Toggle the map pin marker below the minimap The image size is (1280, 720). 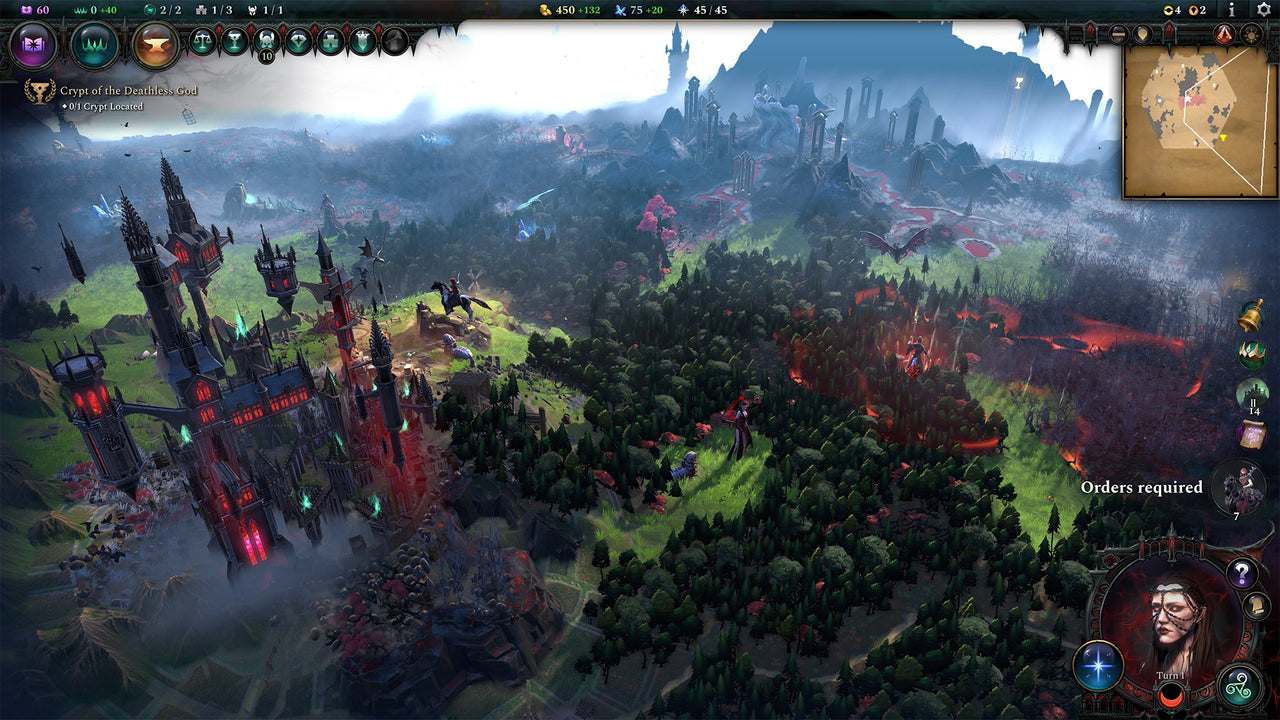click(1144, 34)
